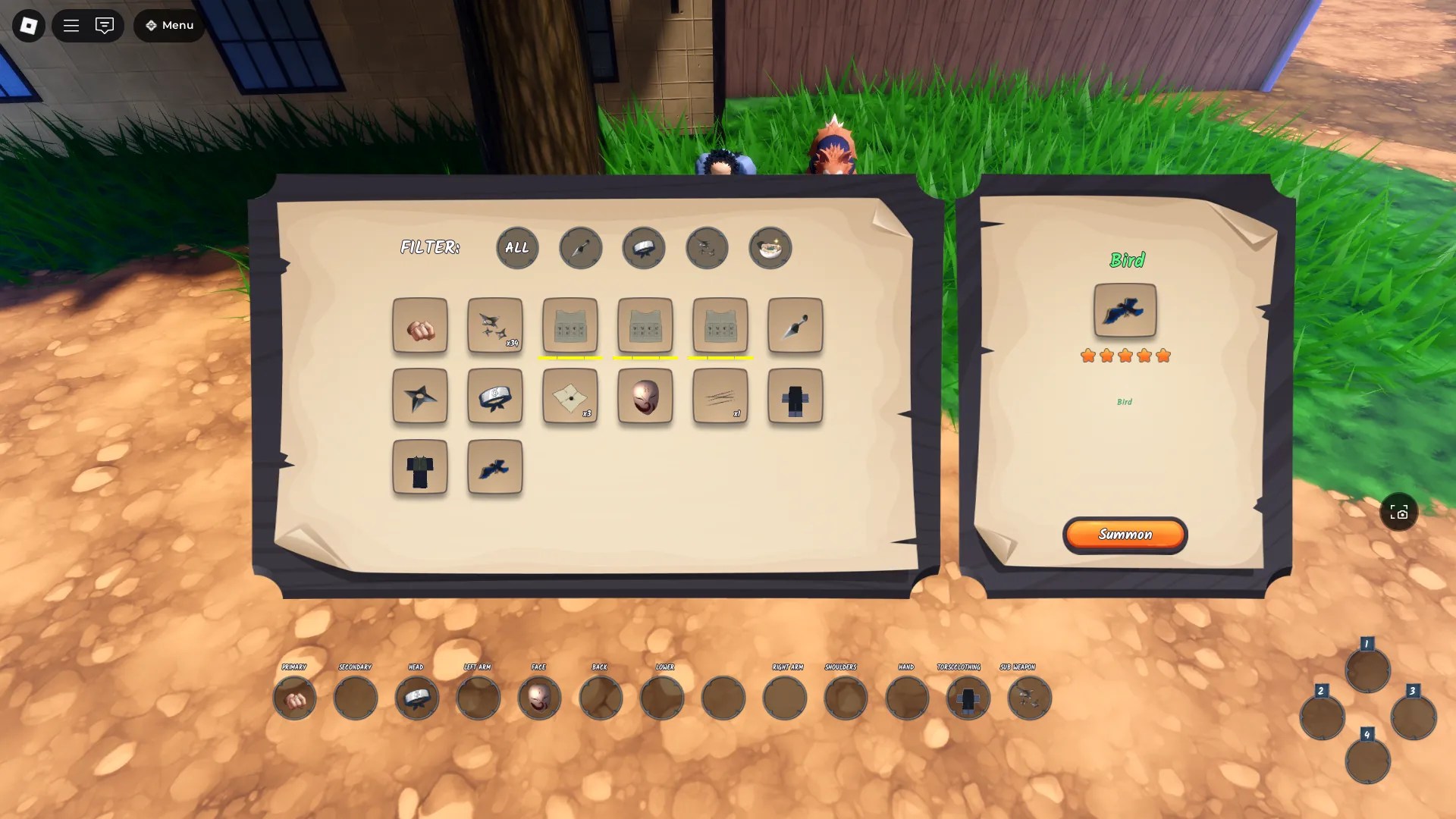
Task: Select the single kunai inventory item
Action: (x=794, y=326)
